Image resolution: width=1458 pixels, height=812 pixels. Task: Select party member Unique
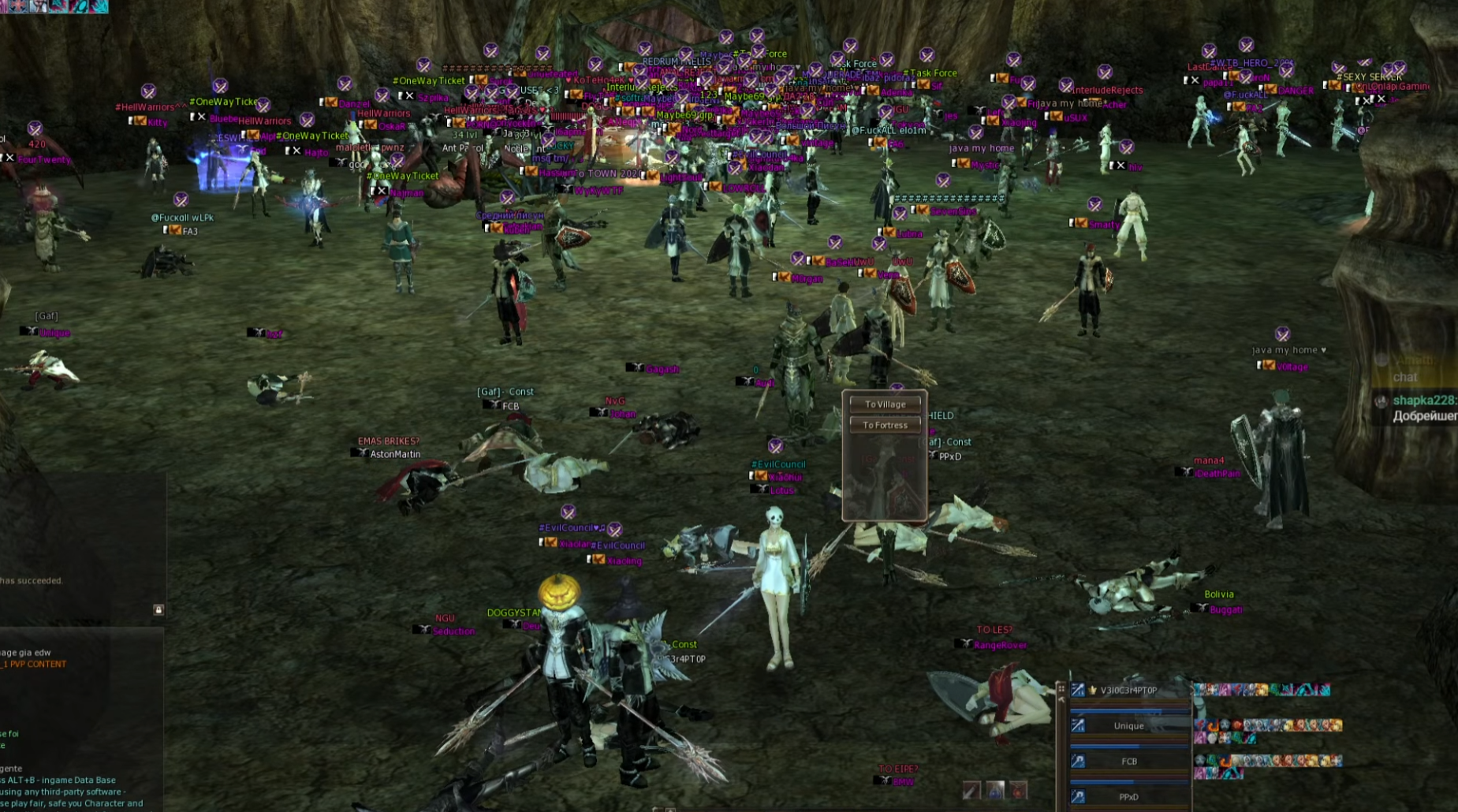pyautogui.click(x=1128, y=726)
